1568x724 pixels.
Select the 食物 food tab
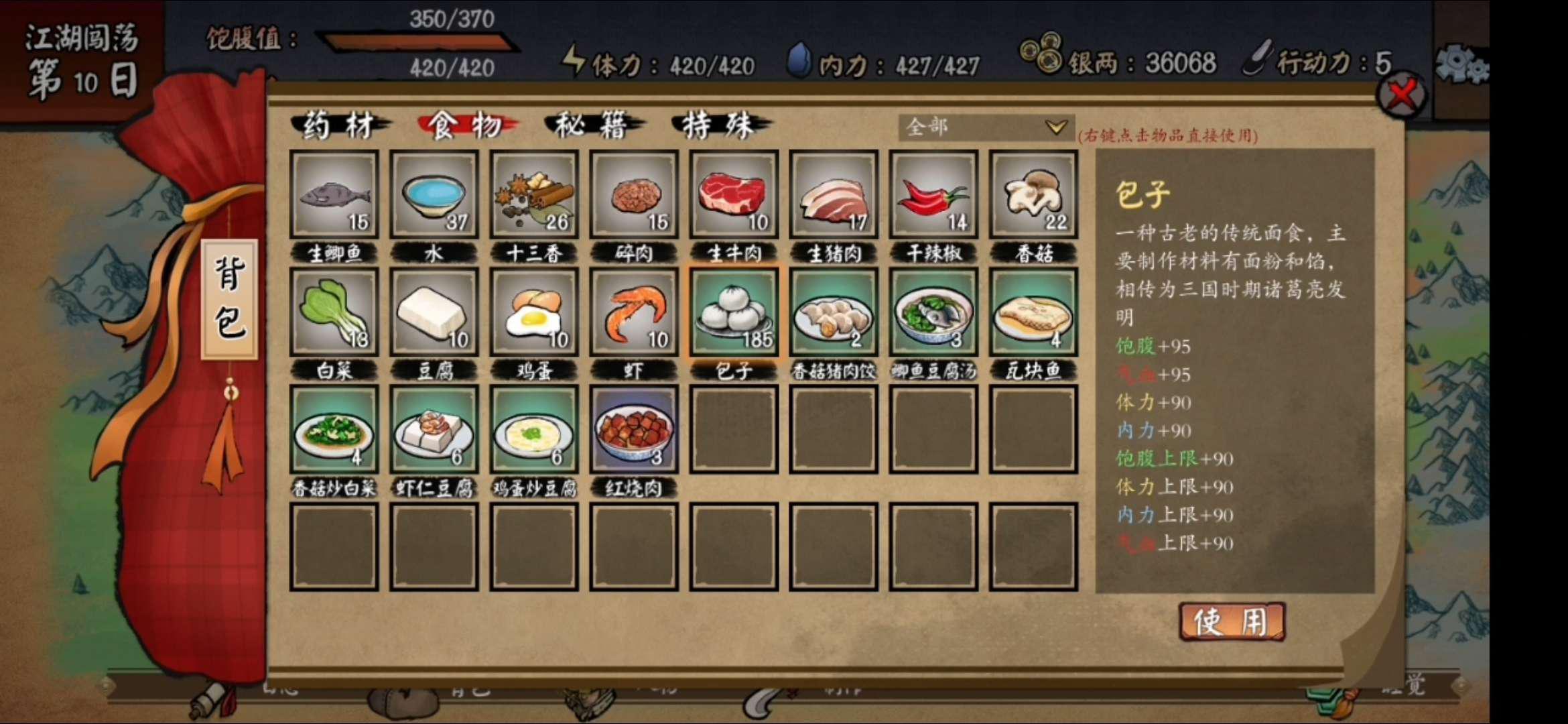coord(466,125)
